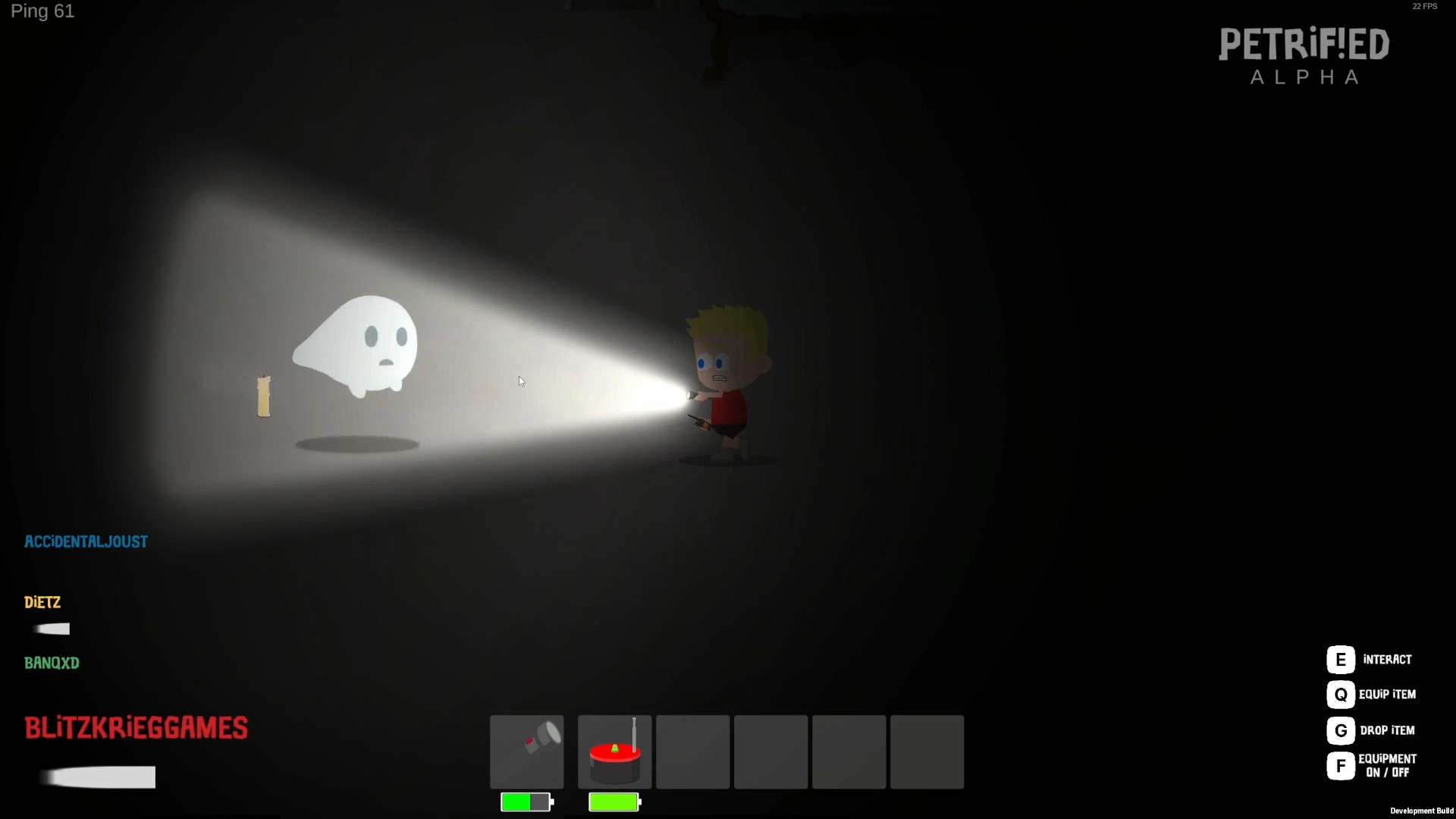Toggle the flashlight slot selection

point(527,752)
